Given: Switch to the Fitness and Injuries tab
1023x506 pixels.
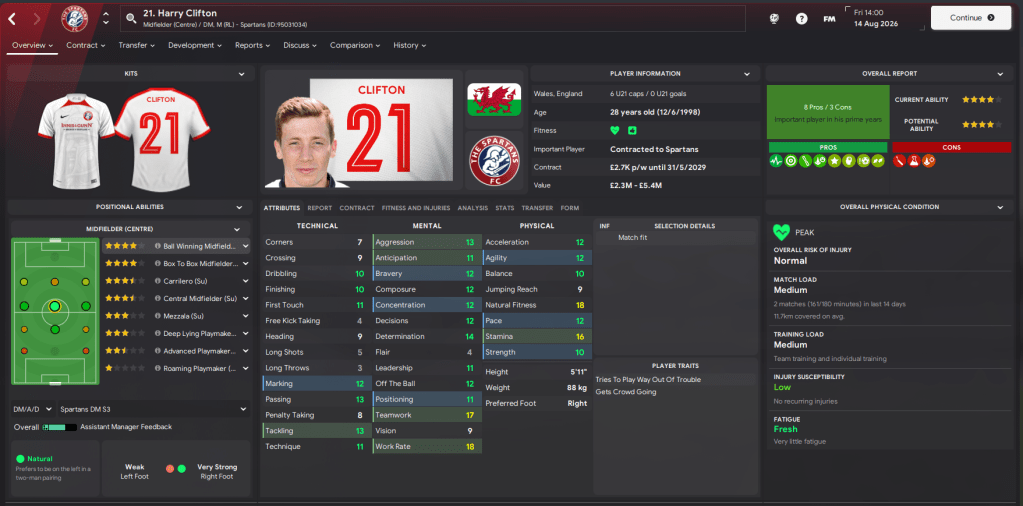Looking at the screenshot, I should [415, 208].
